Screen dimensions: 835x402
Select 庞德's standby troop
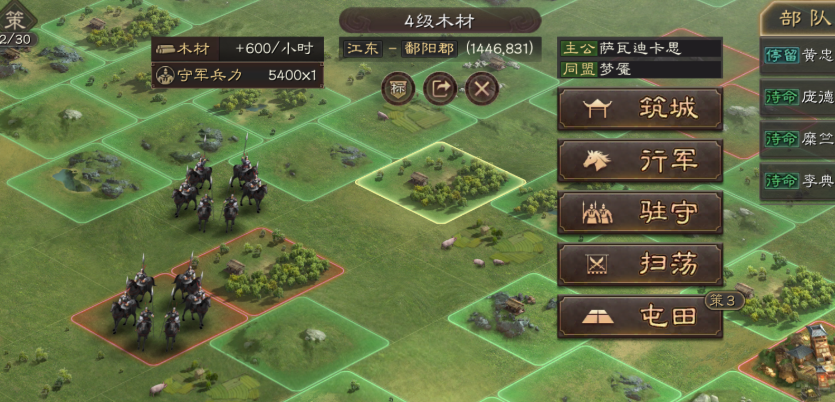(798, 97)
